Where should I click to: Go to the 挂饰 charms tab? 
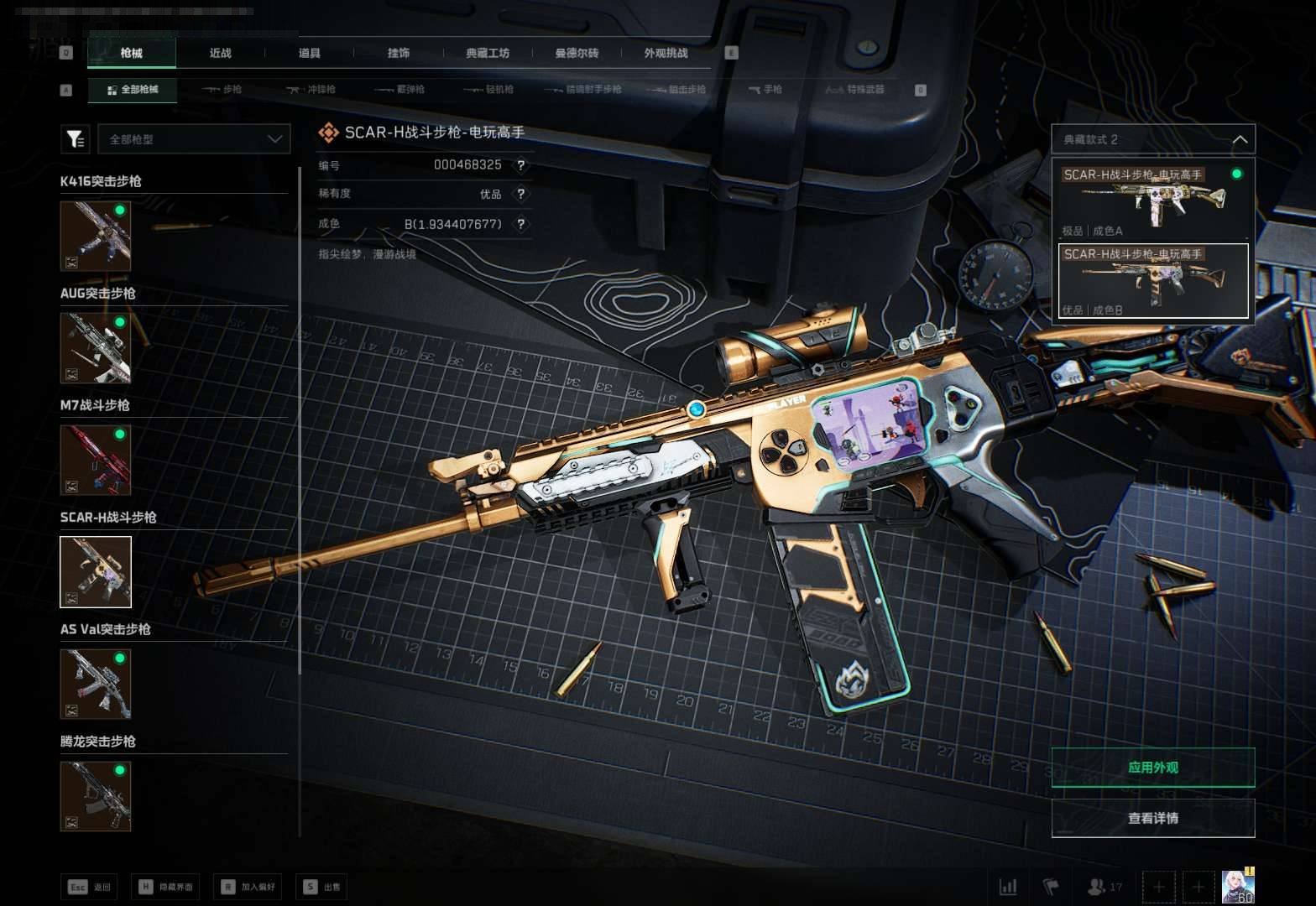click(398, 53)
